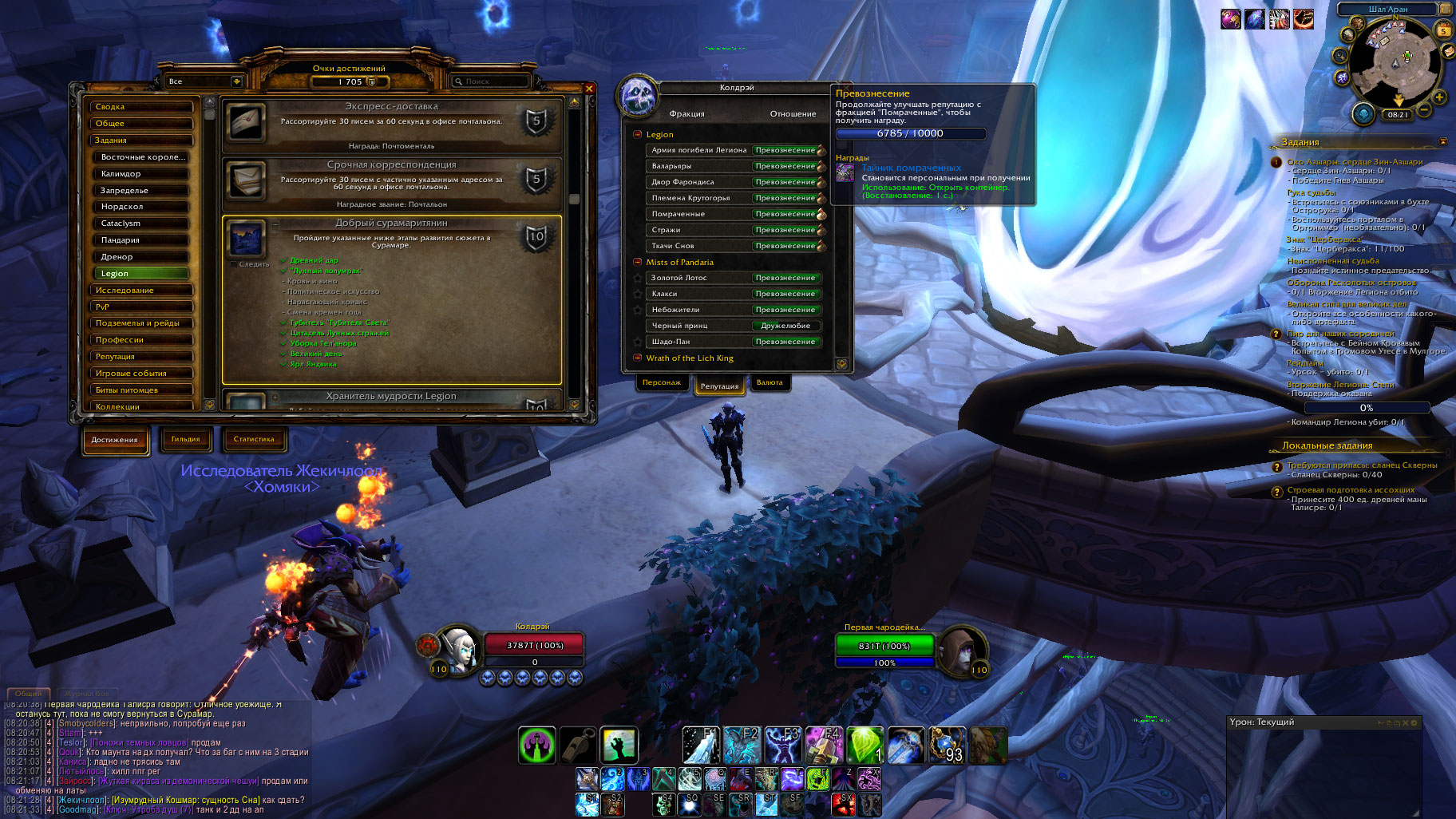Select the Общий chat tab
1456x819 pixels.
coord(29,694)
